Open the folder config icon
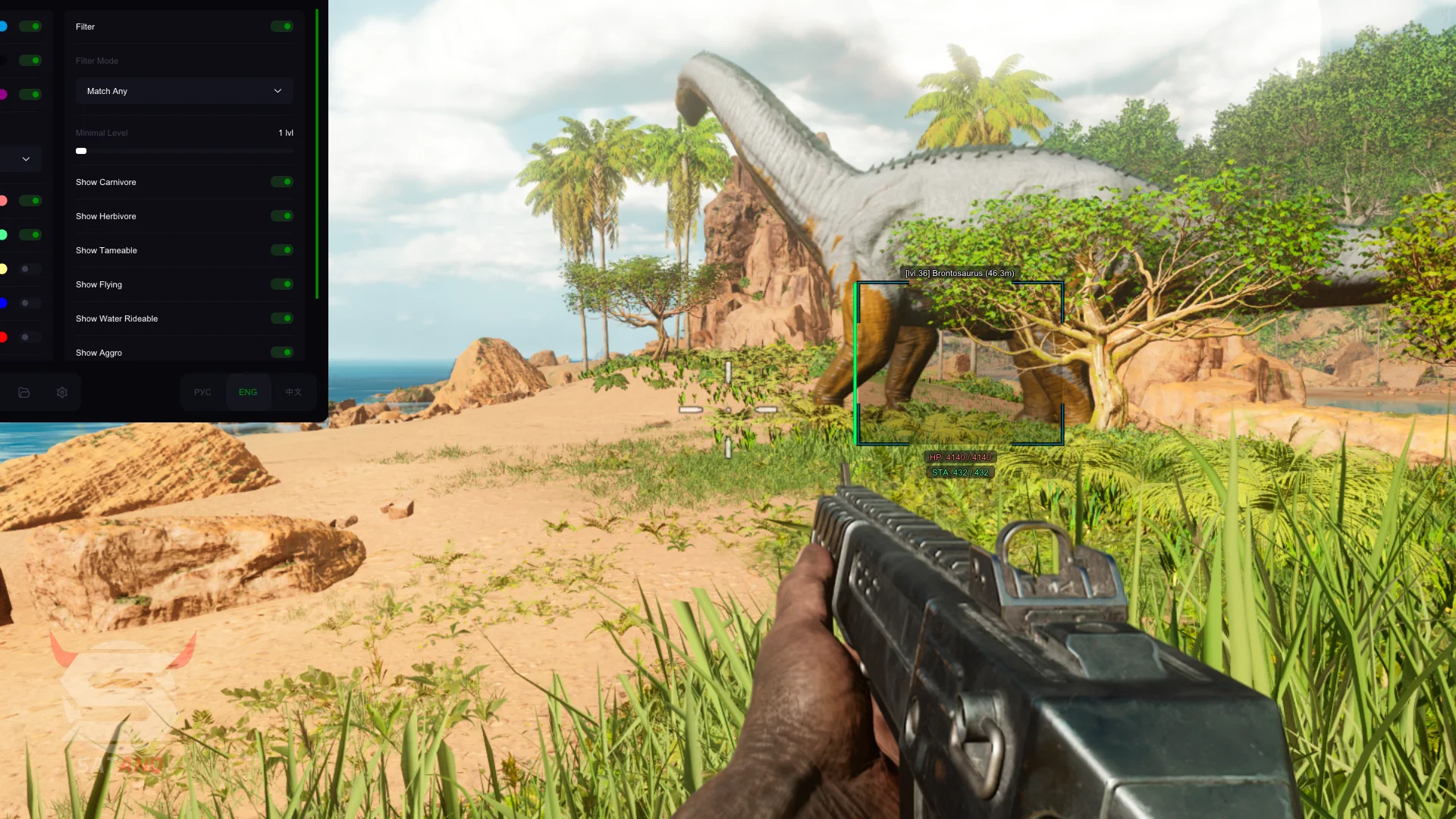Image resolution: width=1456 pixels, height=819 pixels. tap(24, 392)
